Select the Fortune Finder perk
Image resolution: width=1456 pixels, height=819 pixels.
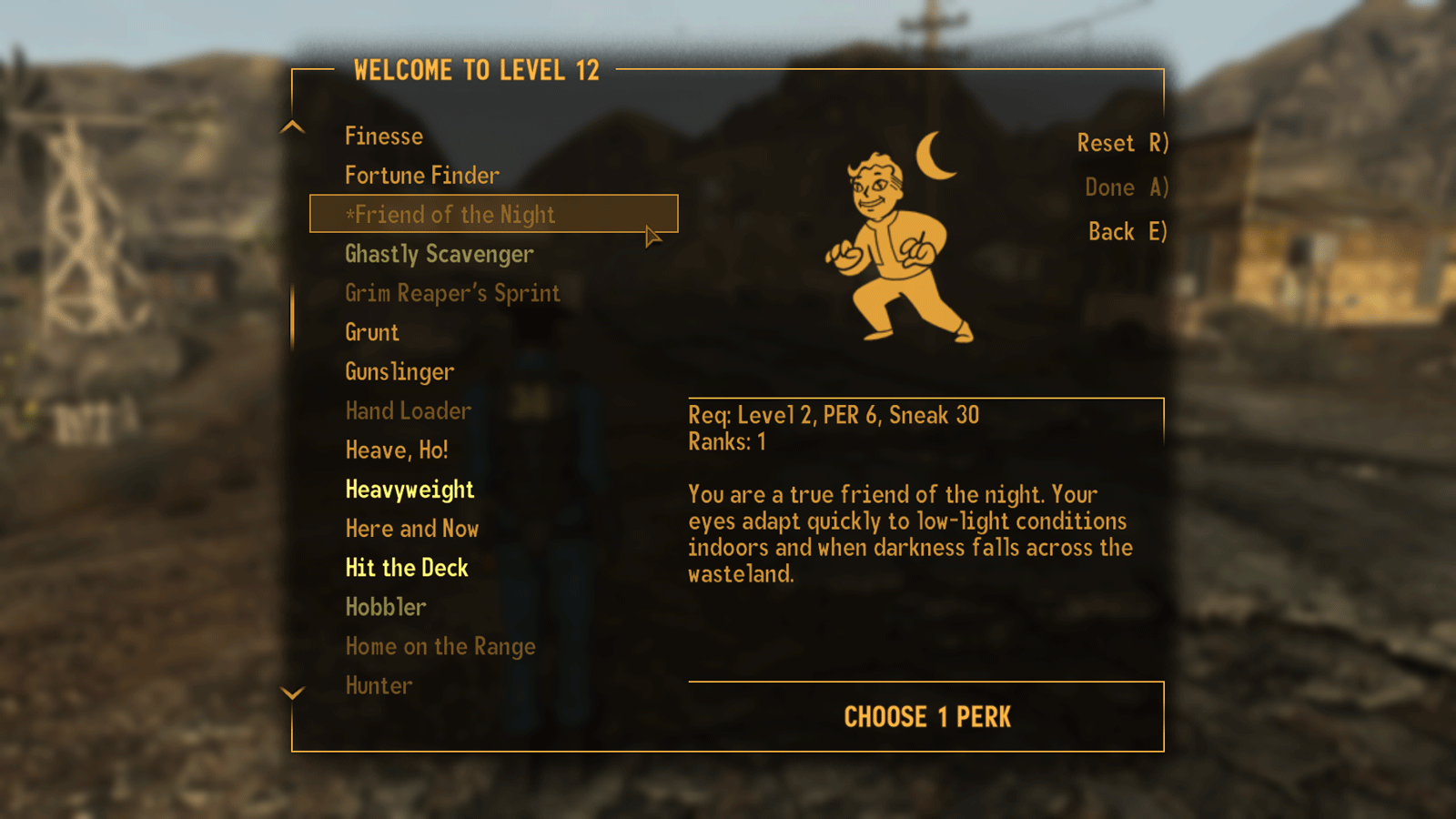[421, 175]
